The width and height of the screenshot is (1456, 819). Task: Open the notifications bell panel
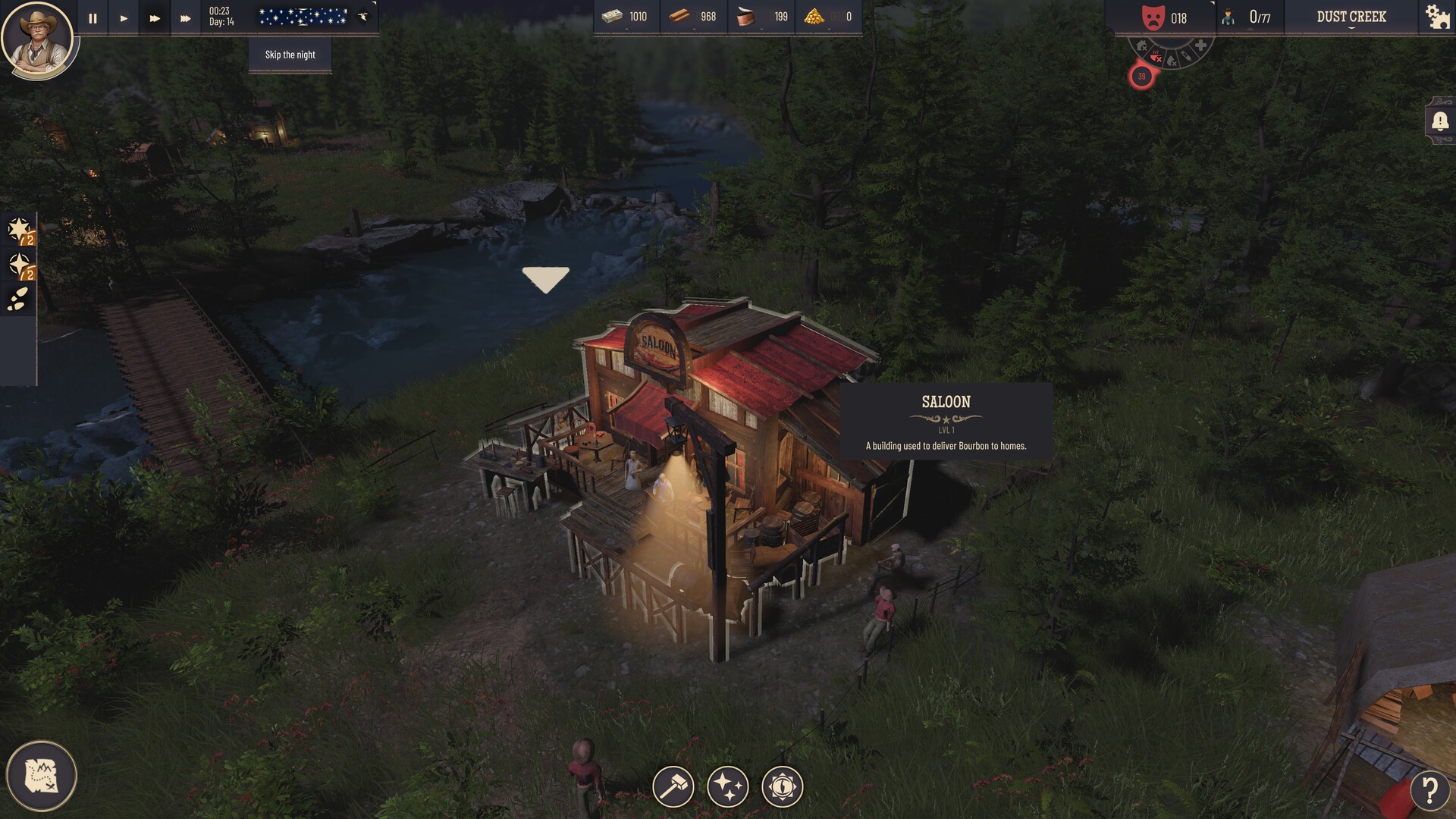[x=1439, y=121]
